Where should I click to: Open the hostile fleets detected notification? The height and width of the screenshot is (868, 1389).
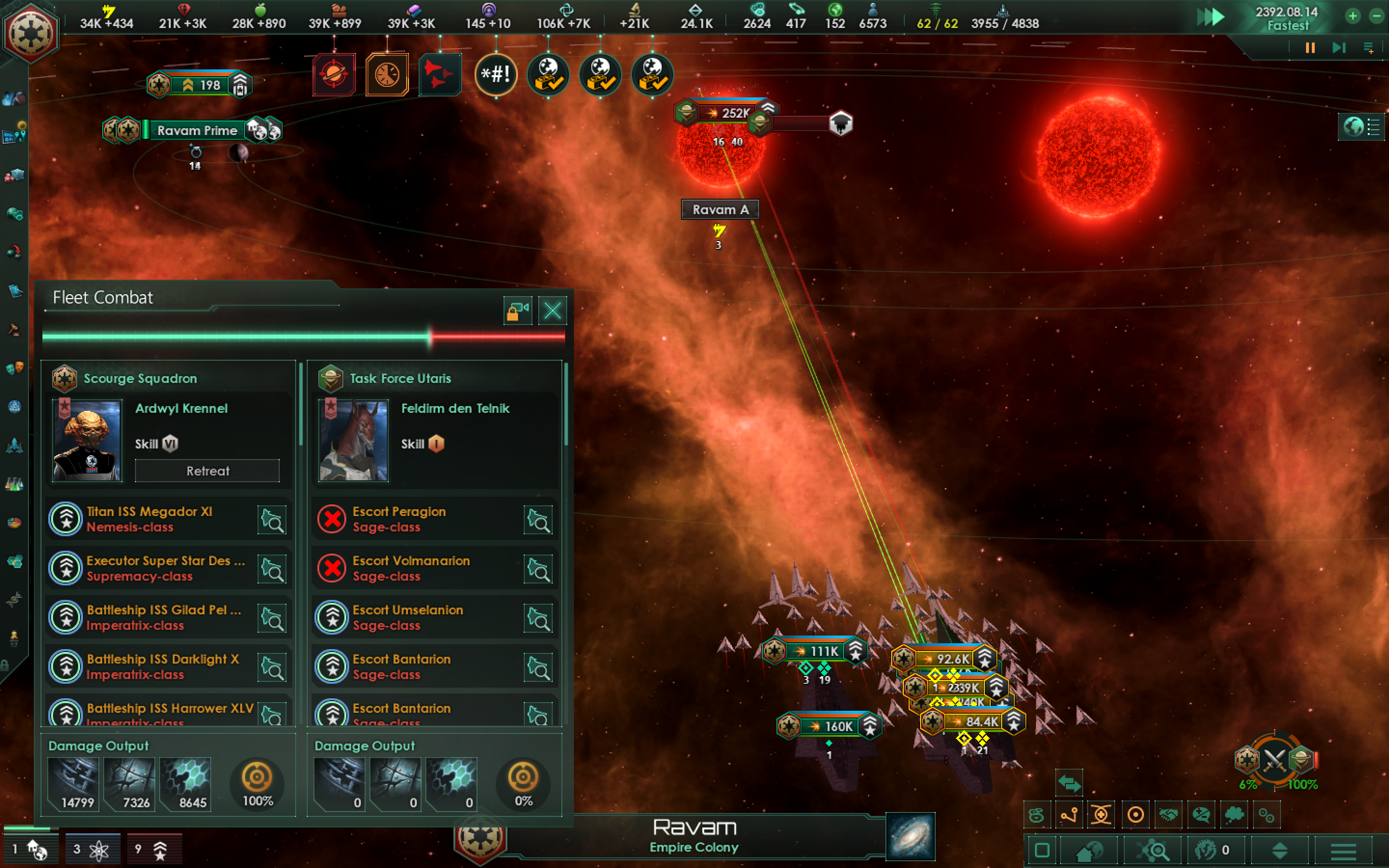point(440,75)
